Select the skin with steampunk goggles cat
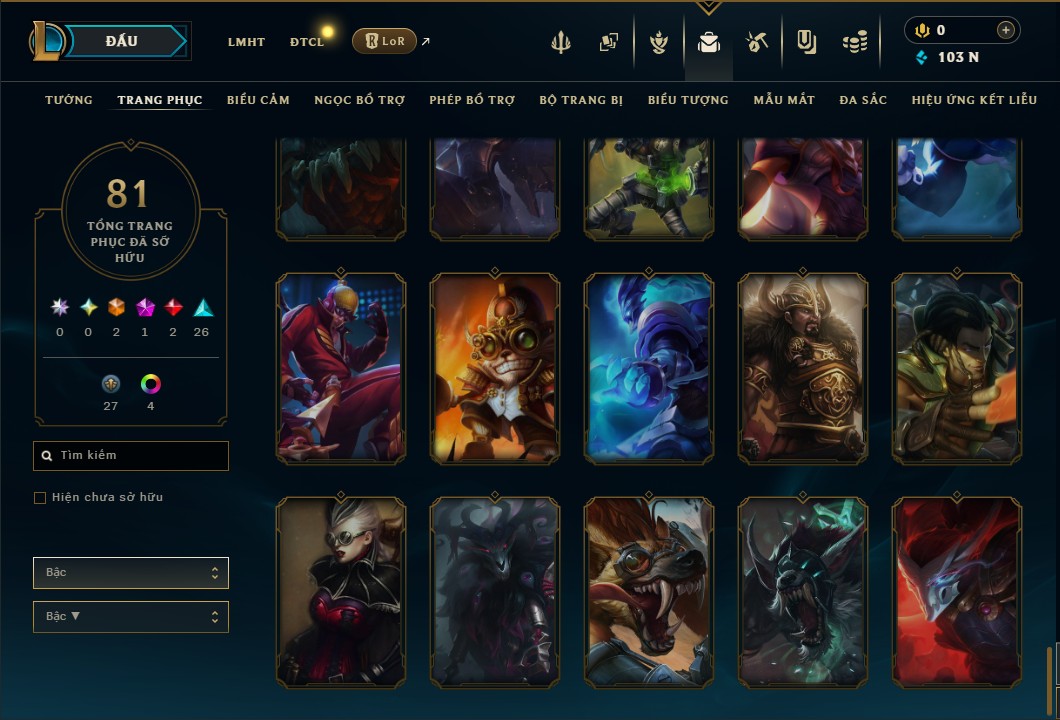This screenshot has height=720, width=1060. click(x=495, y=368)
